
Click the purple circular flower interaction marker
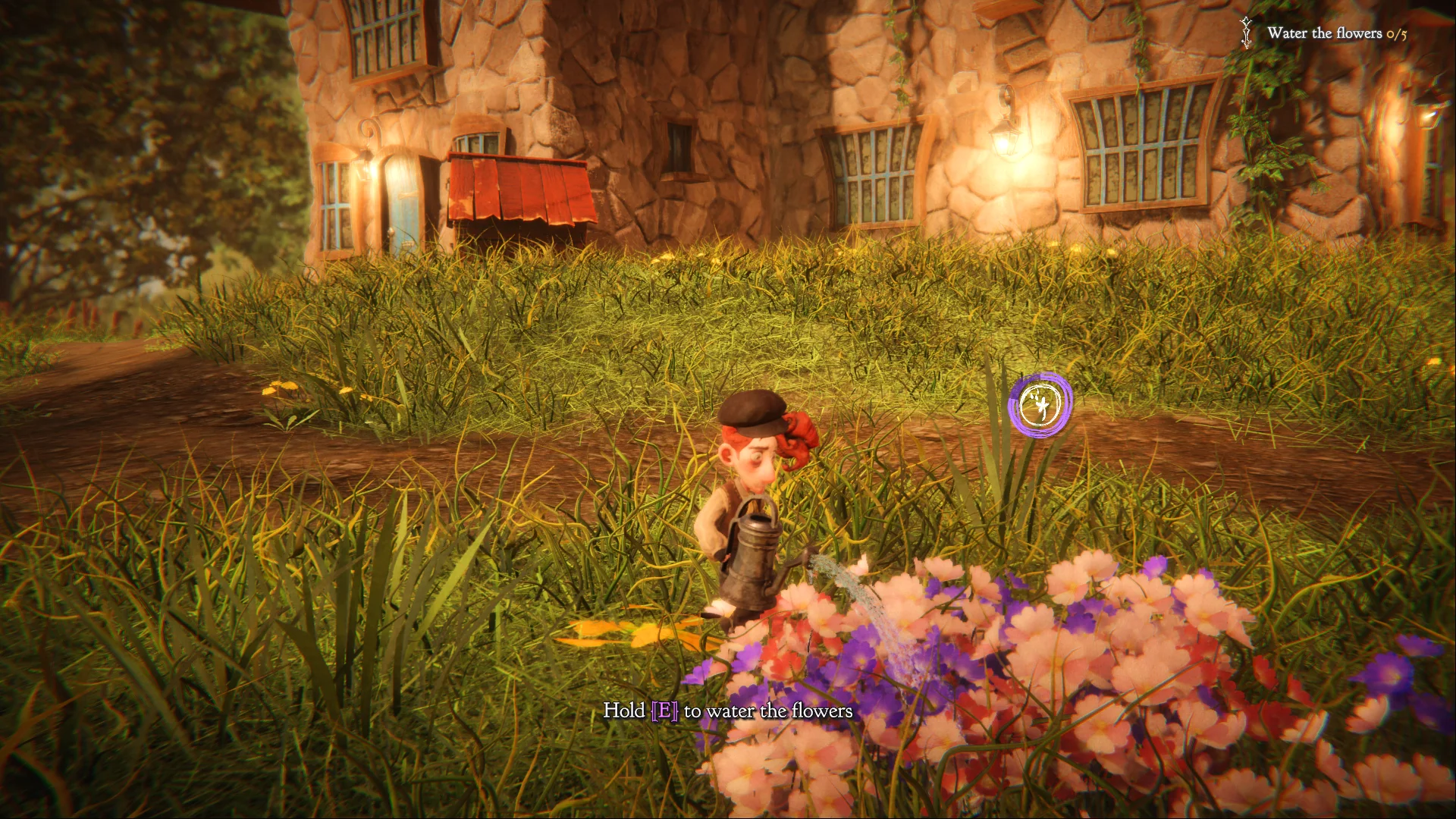[x=1040, y=405]
